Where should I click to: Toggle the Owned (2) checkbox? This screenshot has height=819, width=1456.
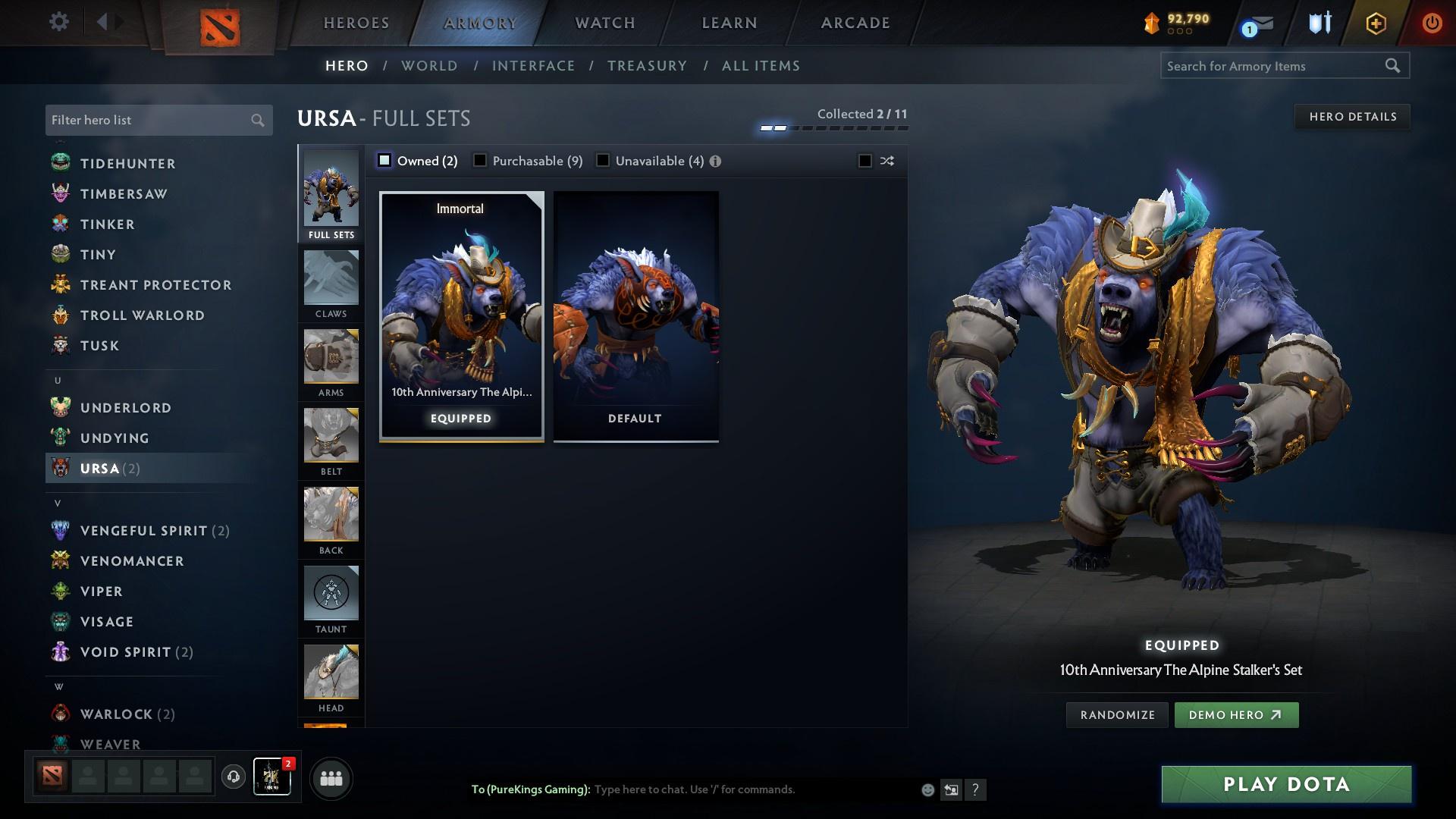pos(385,161)
